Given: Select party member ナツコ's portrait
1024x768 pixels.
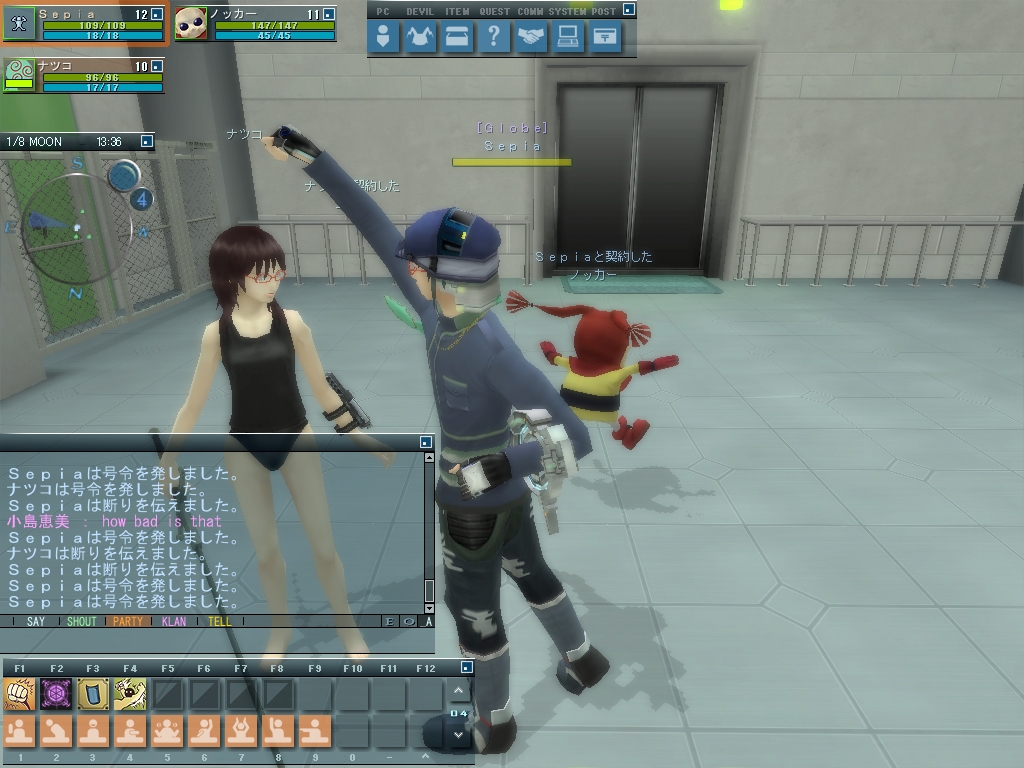Looking at the screenshot, I should pyautogui.click(x=20, y=75).
